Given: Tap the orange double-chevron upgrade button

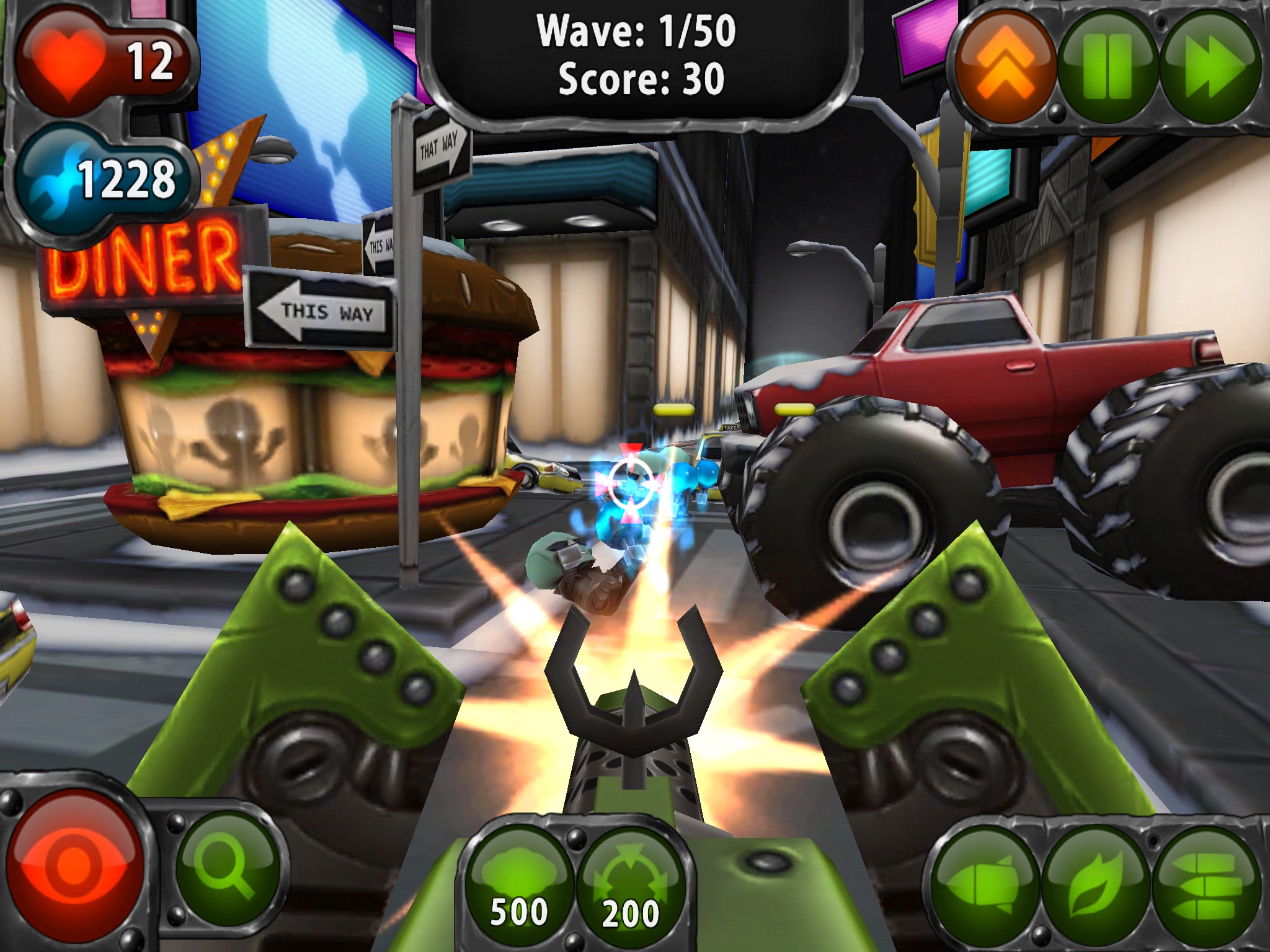Looking at the screenshot, I should (x=1005, y=65).
